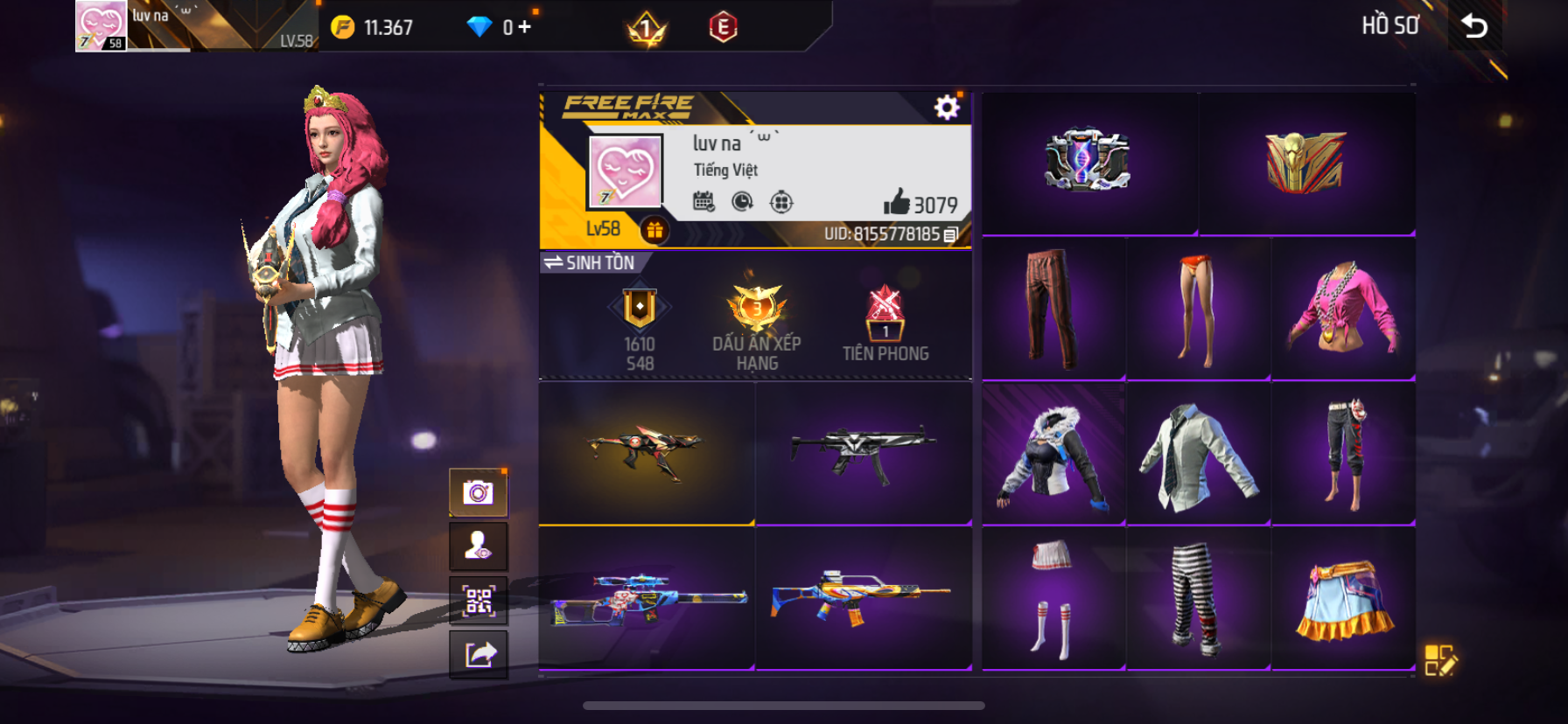1568x724 pixels.
Task: Go back using the return arrow
Action: (1475, 26)
